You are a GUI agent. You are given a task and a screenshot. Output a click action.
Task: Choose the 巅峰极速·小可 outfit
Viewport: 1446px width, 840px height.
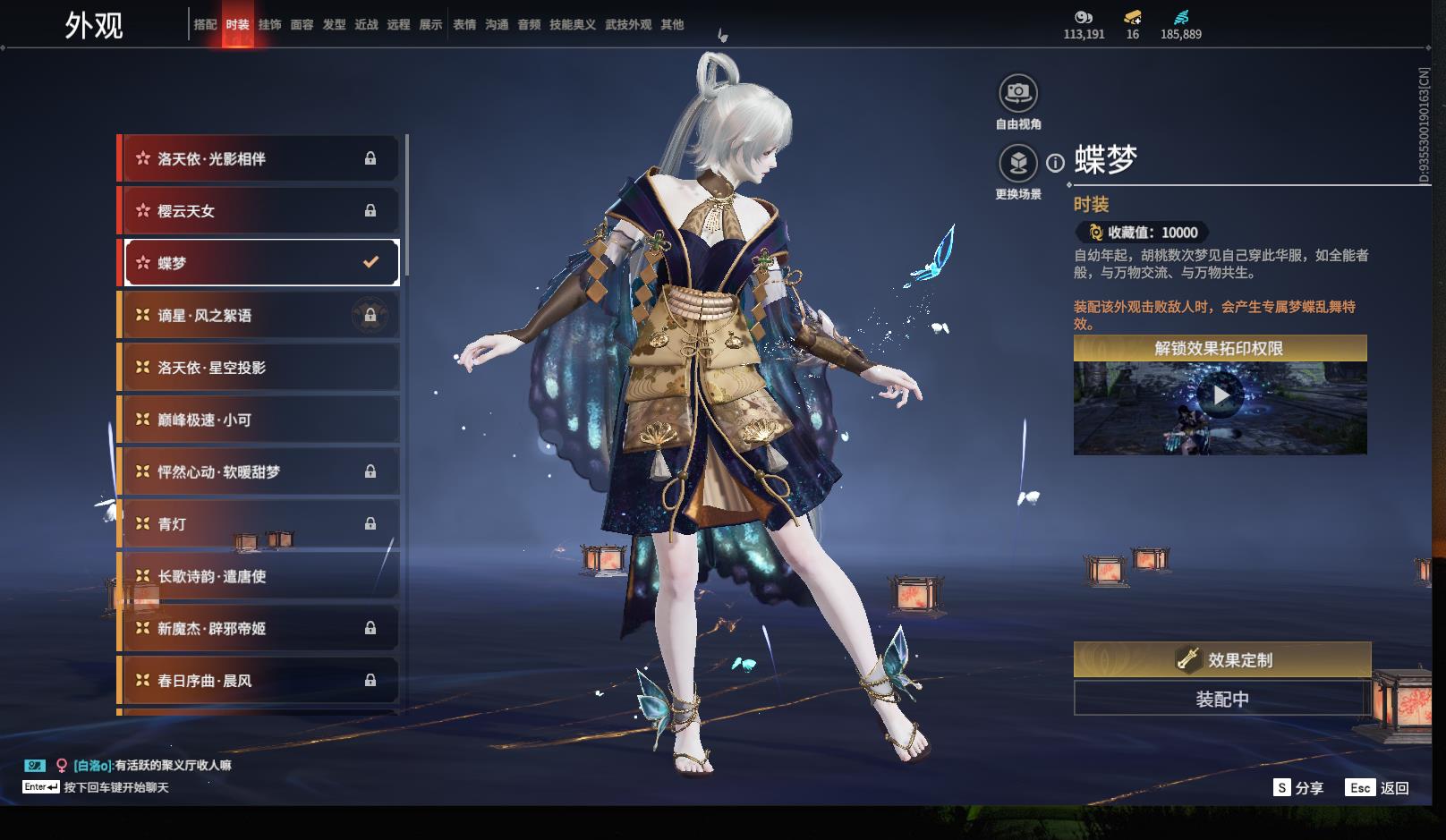pyautogui.click(x=259, y=420)
